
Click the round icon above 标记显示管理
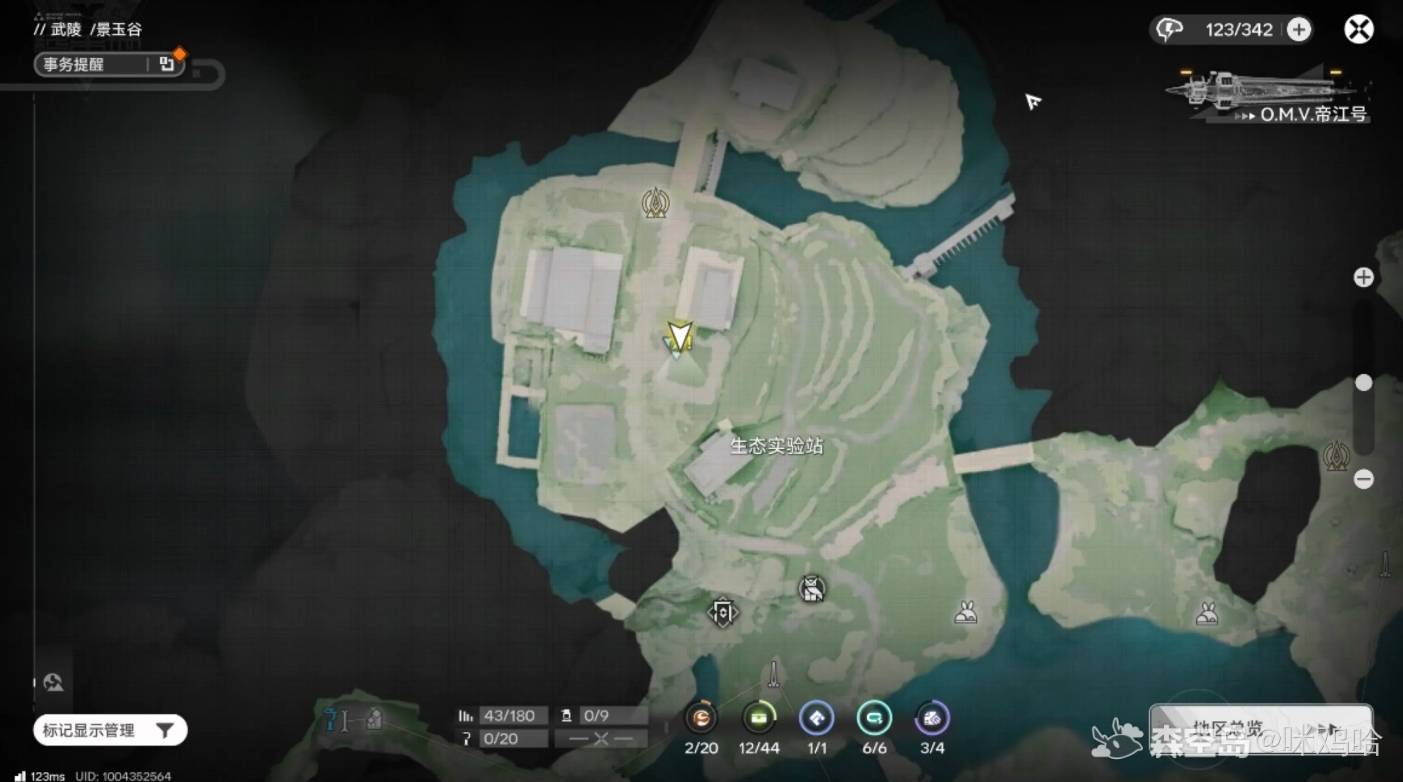click(54, 683)
